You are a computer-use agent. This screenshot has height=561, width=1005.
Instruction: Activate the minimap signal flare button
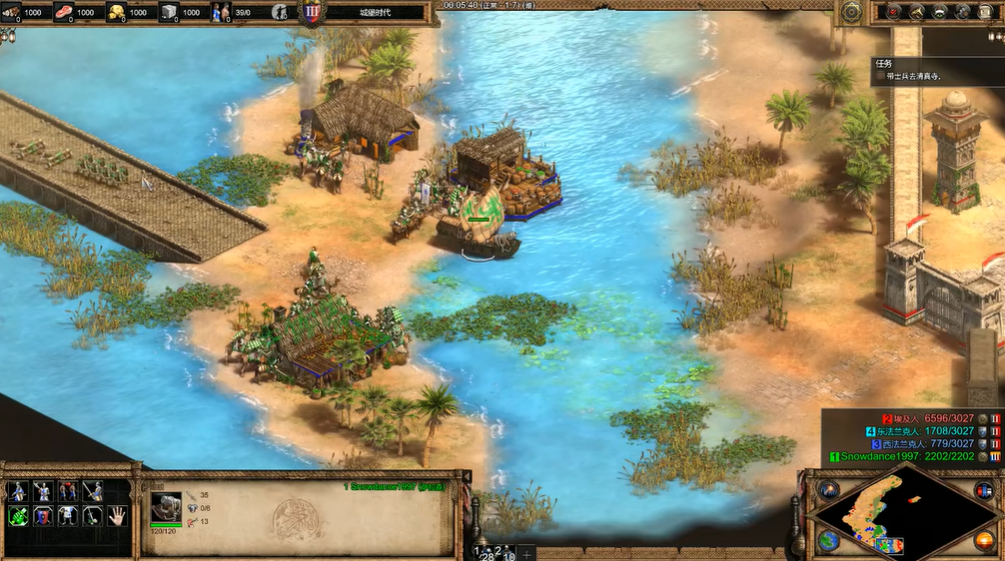(829, 489)
